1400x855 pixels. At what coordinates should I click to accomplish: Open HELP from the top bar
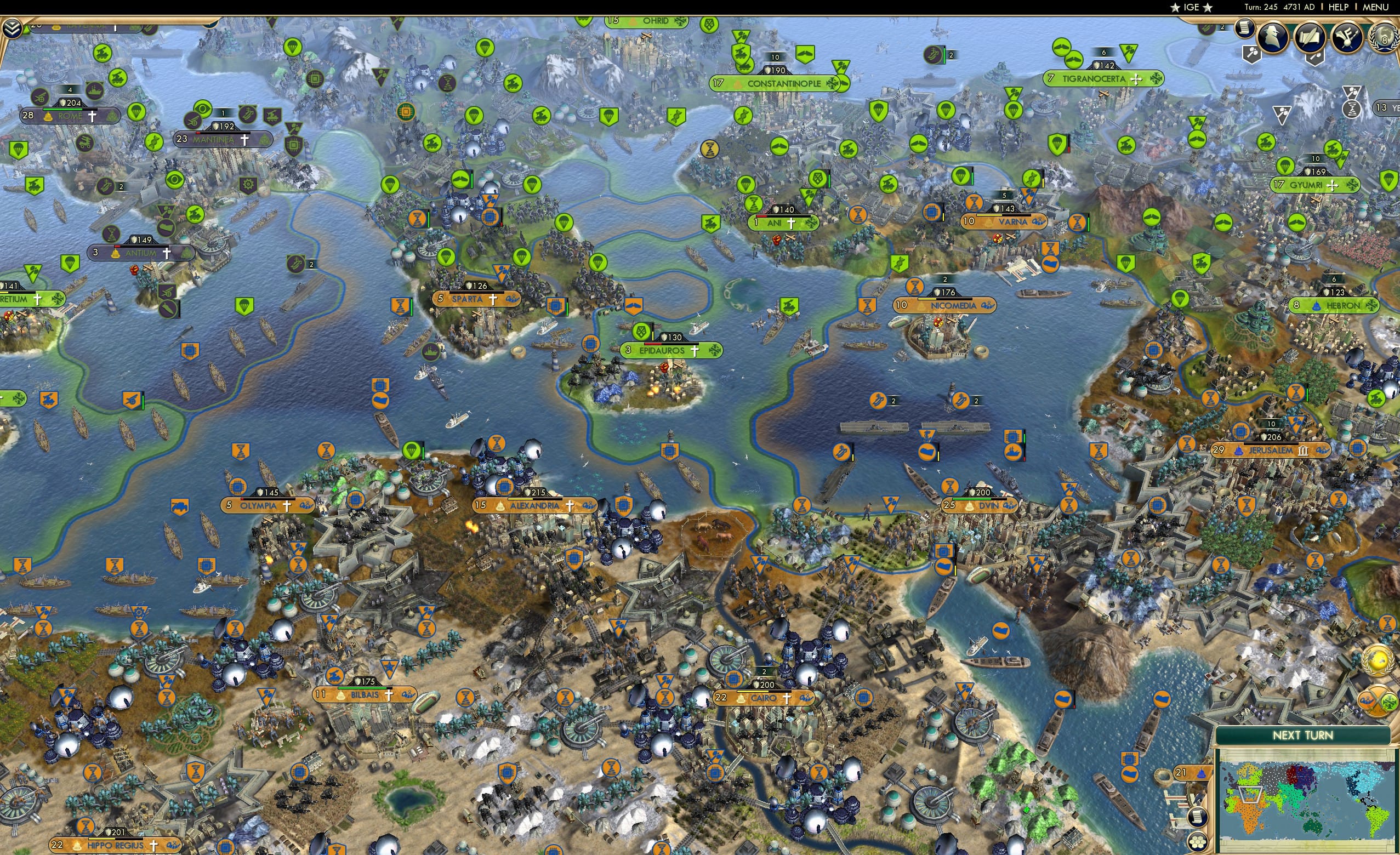[x=1339, y=7]
